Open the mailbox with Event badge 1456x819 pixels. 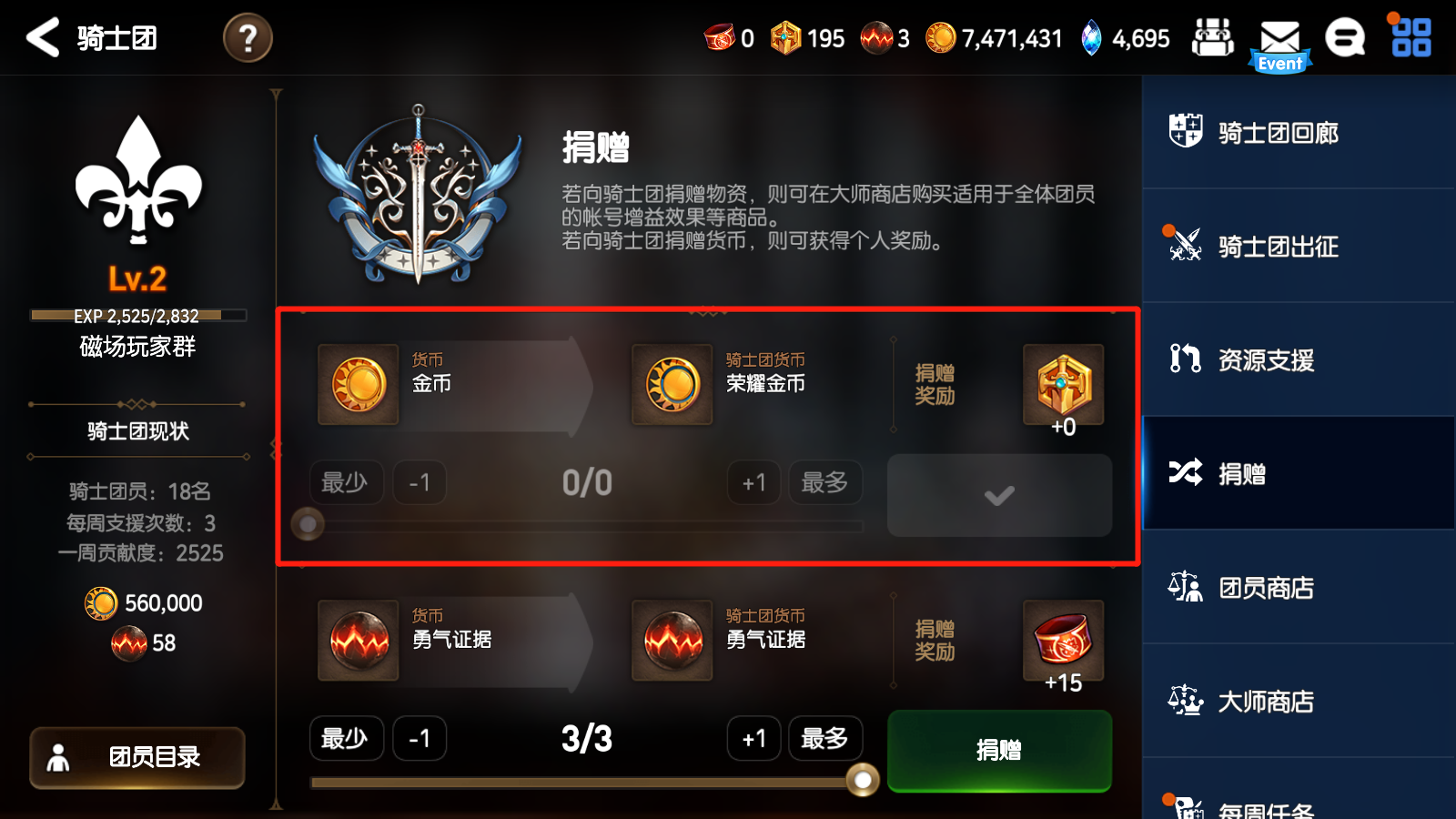click(x=1280, y=38)
